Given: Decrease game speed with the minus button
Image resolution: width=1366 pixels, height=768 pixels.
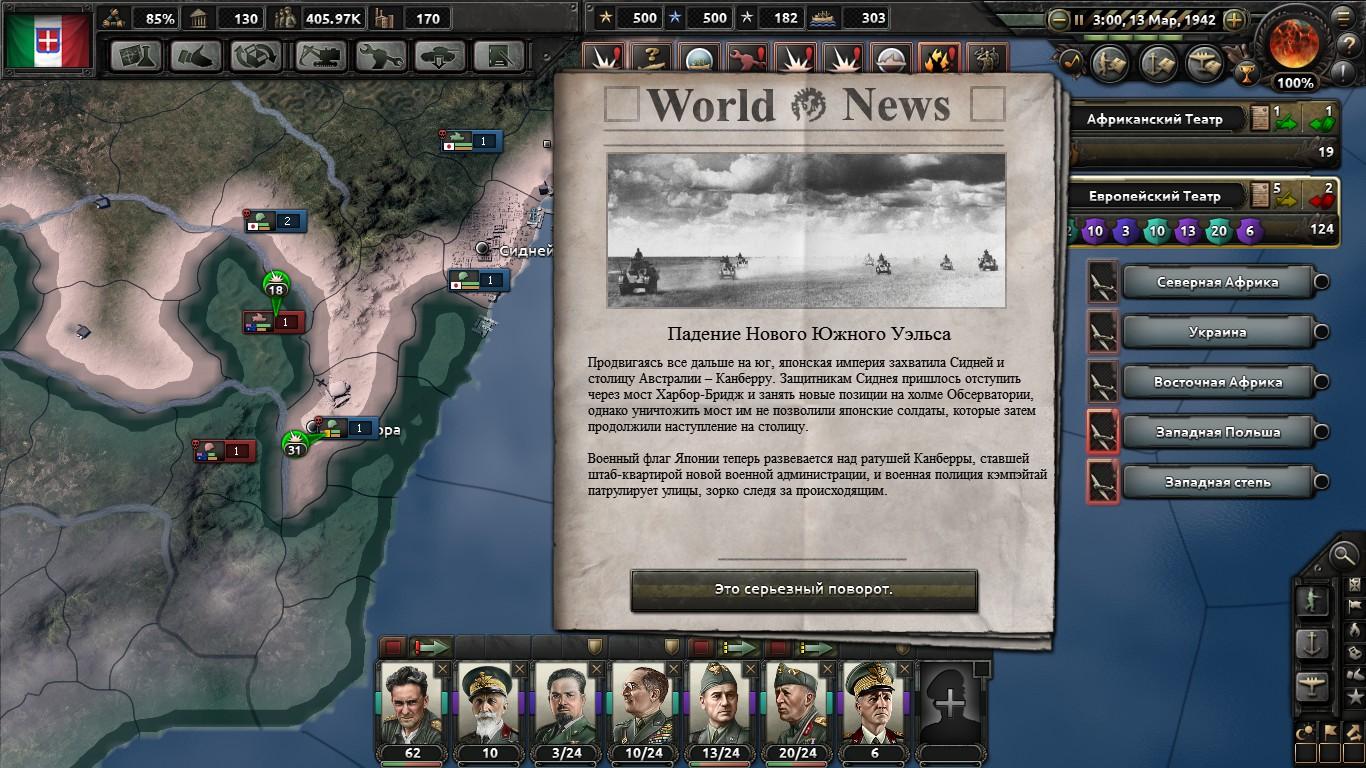Looking at the screenshot, I should click(1058, 19).
